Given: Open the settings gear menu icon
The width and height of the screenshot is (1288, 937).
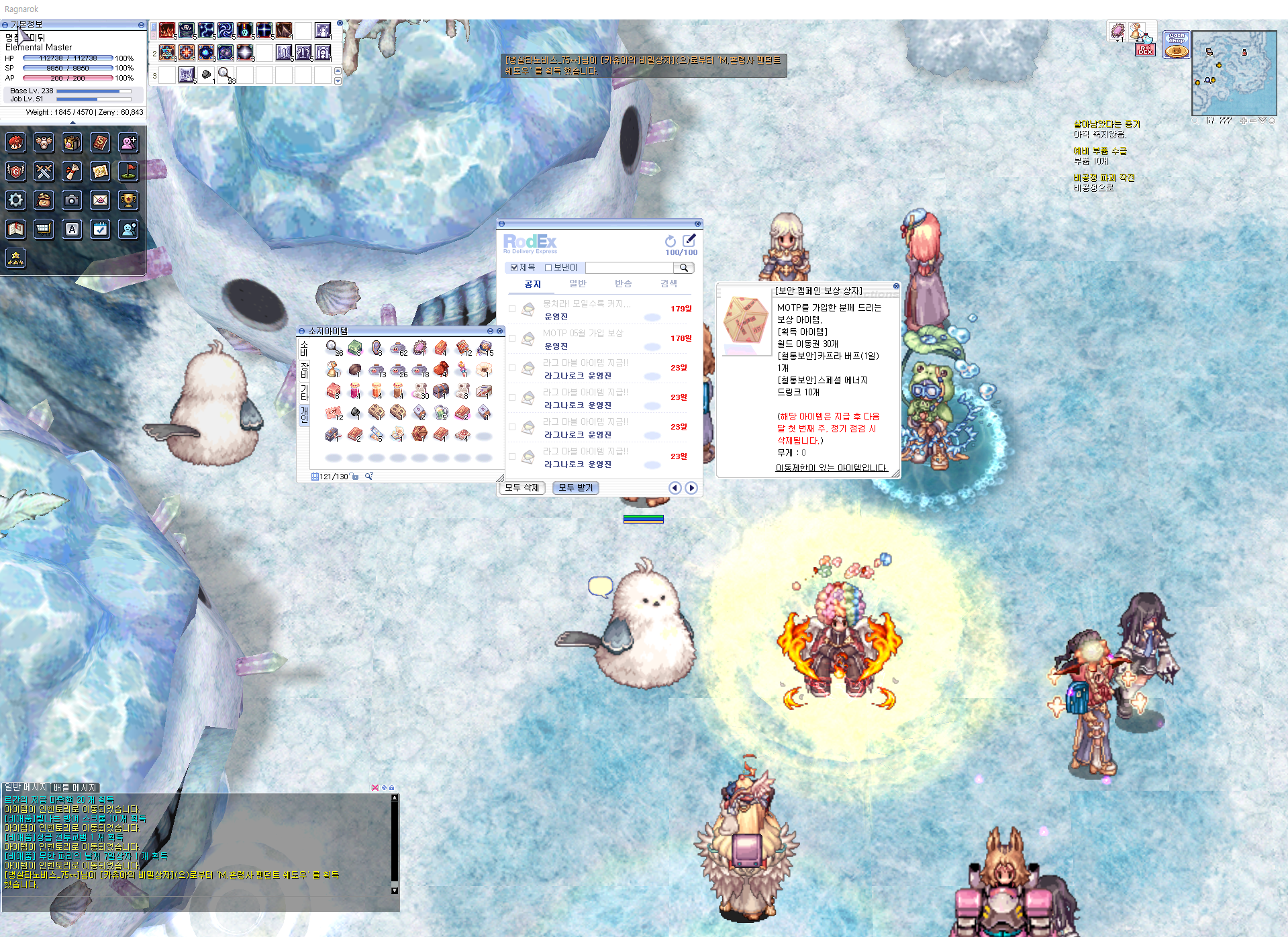Looking at the screenshot, I should point(16,200).
